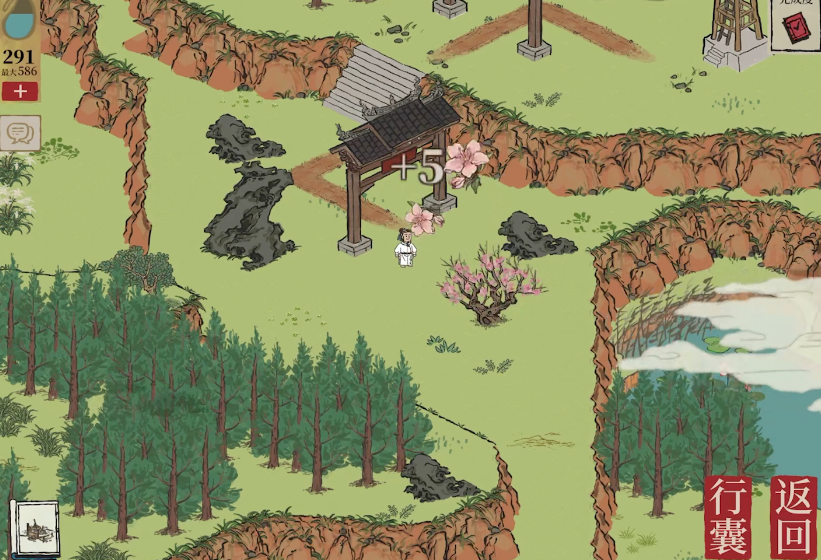
Task: Open the 行囊 bag button
Action: (x=728, y=516)
